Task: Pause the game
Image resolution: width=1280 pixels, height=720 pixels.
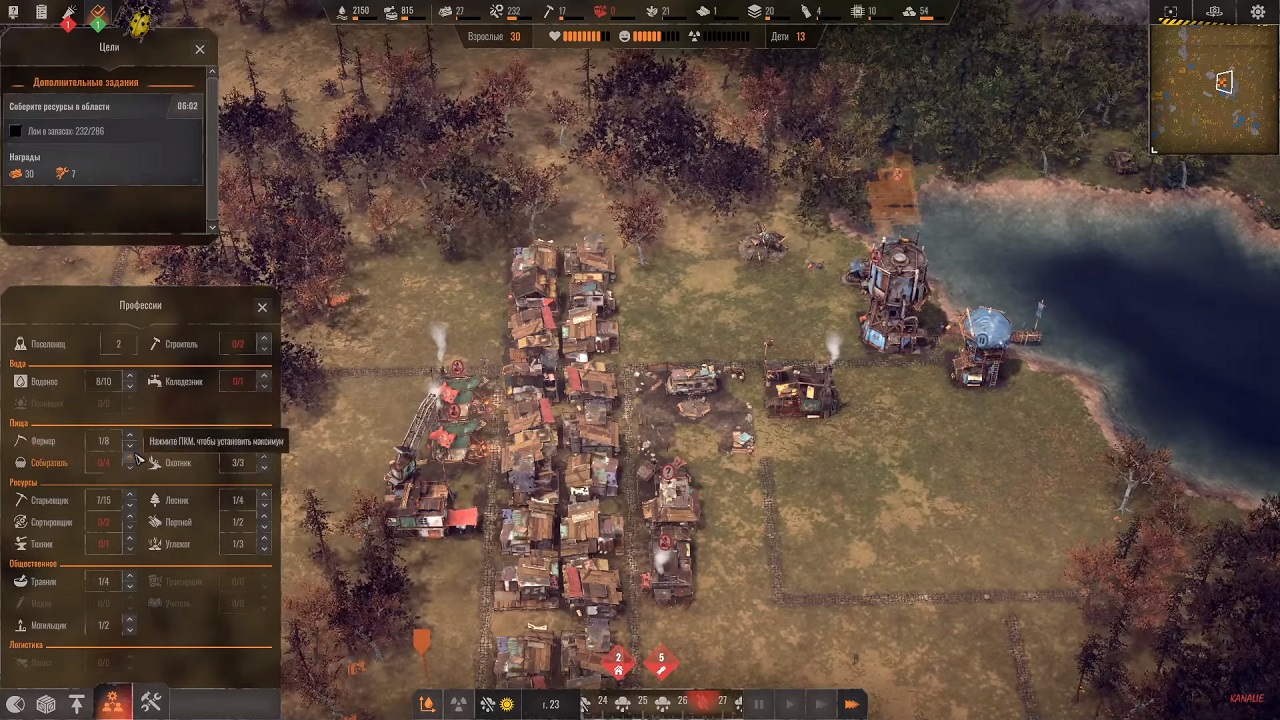Action: 759,704
